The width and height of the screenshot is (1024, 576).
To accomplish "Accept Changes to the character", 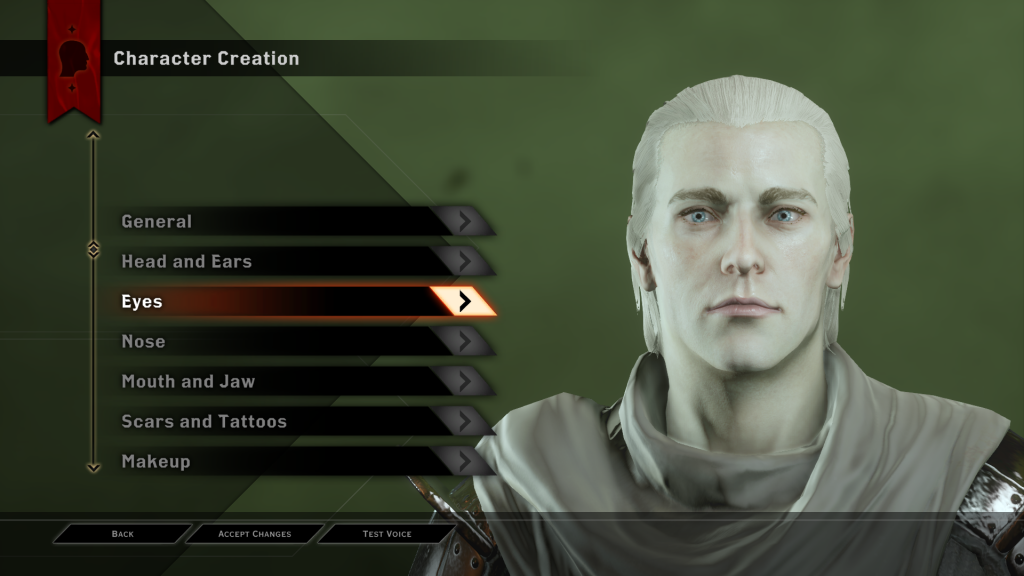I will [255, 534].
